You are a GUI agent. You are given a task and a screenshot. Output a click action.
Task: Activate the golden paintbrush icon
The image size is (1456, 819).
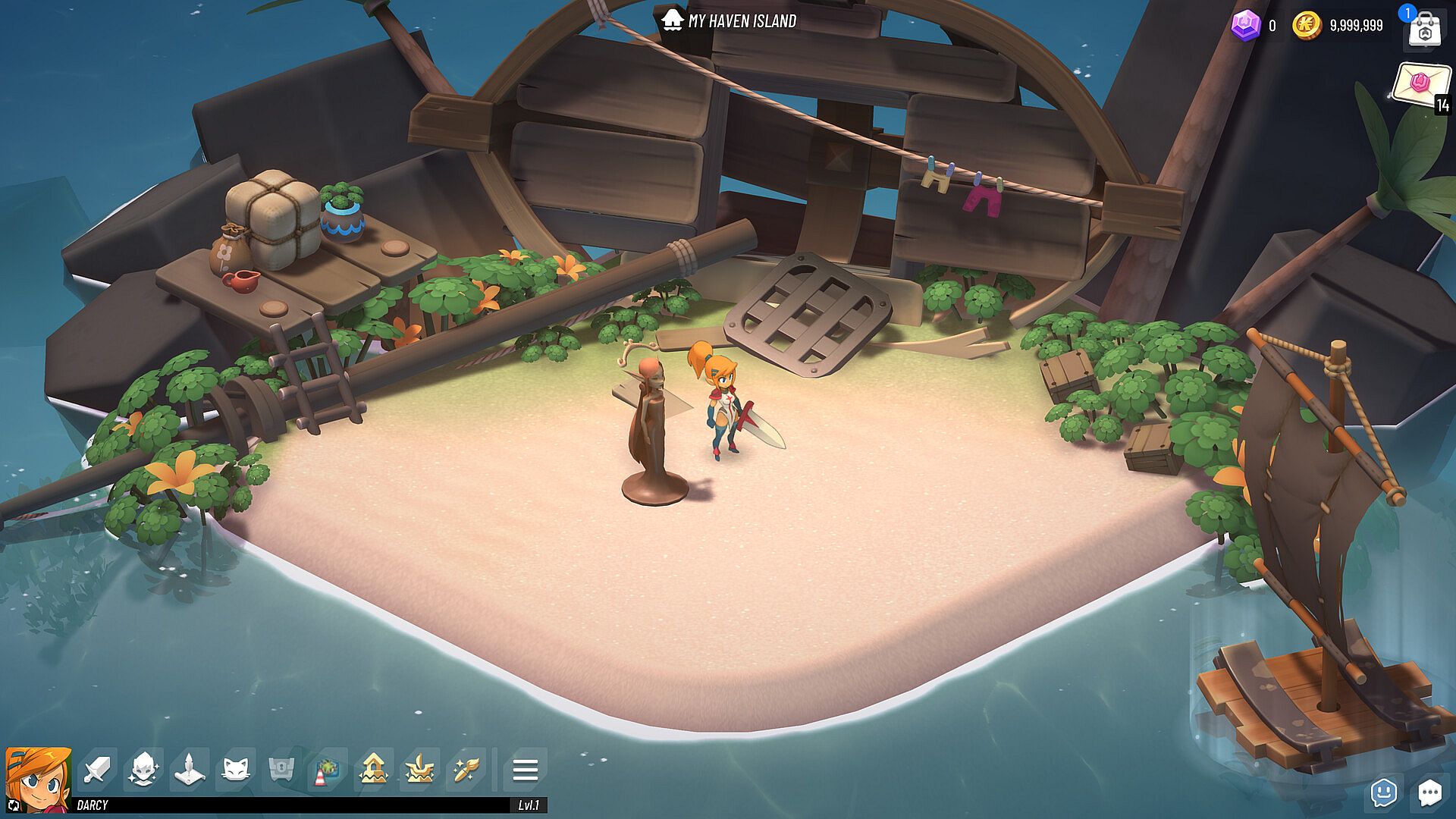pos(466,770)
